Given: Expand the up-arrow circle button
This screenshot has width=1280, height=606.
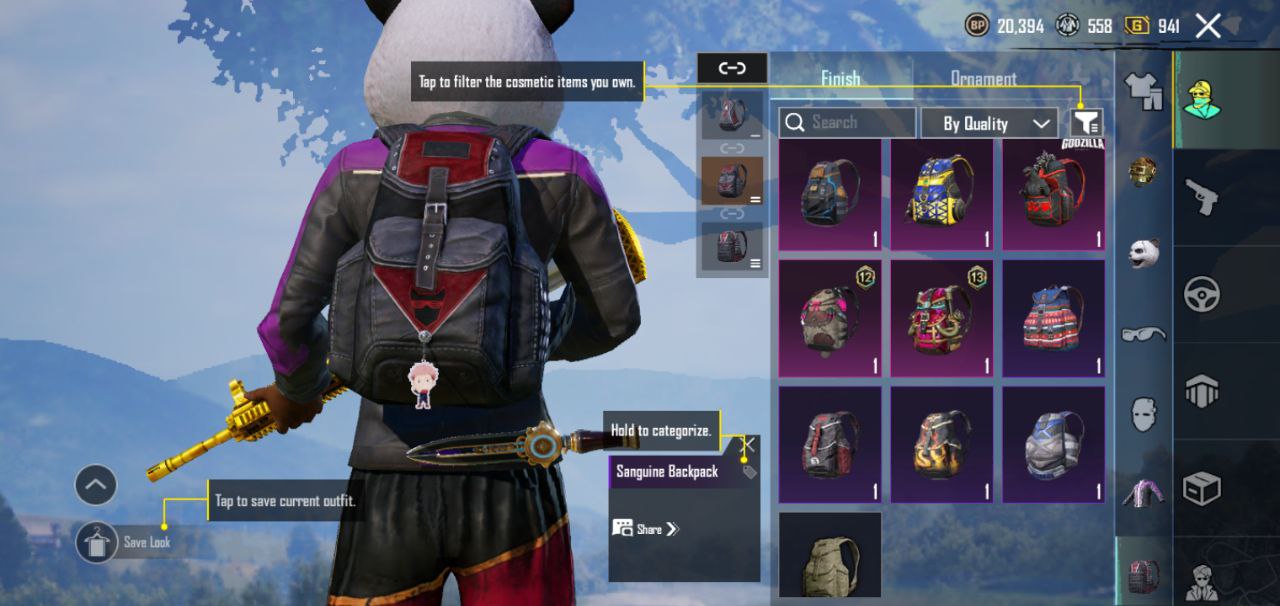Looking at the screenshot, I should click(96, 486).
